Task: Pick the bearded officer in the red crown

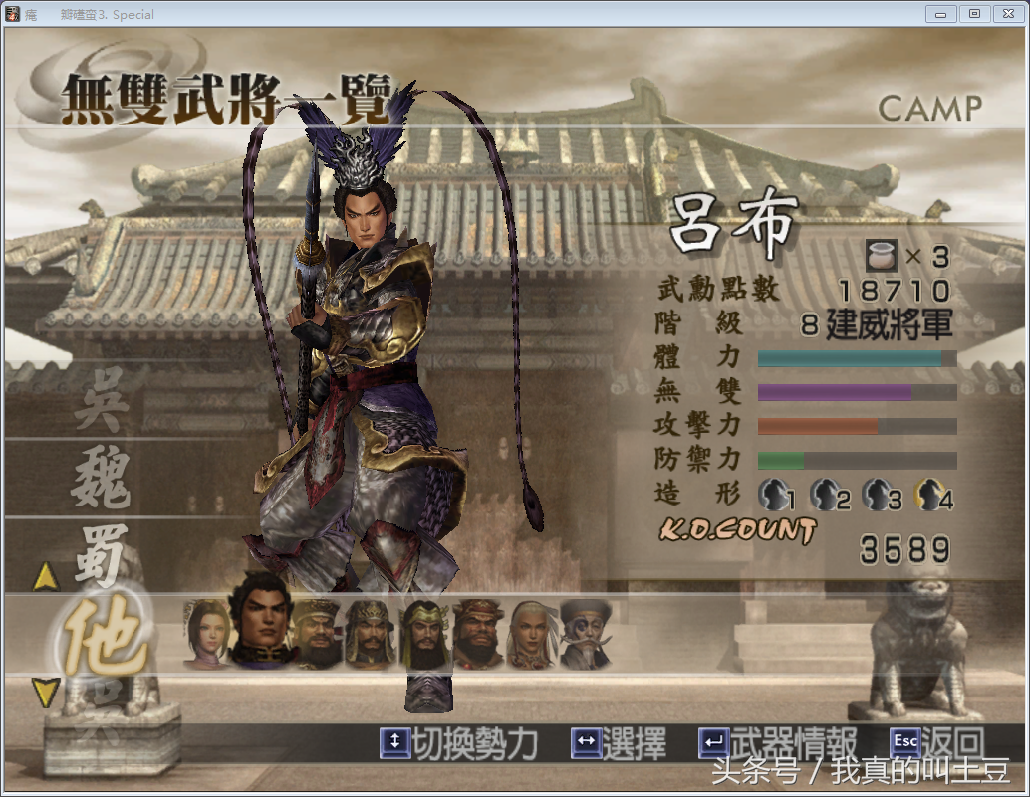Action: point(477,634)
